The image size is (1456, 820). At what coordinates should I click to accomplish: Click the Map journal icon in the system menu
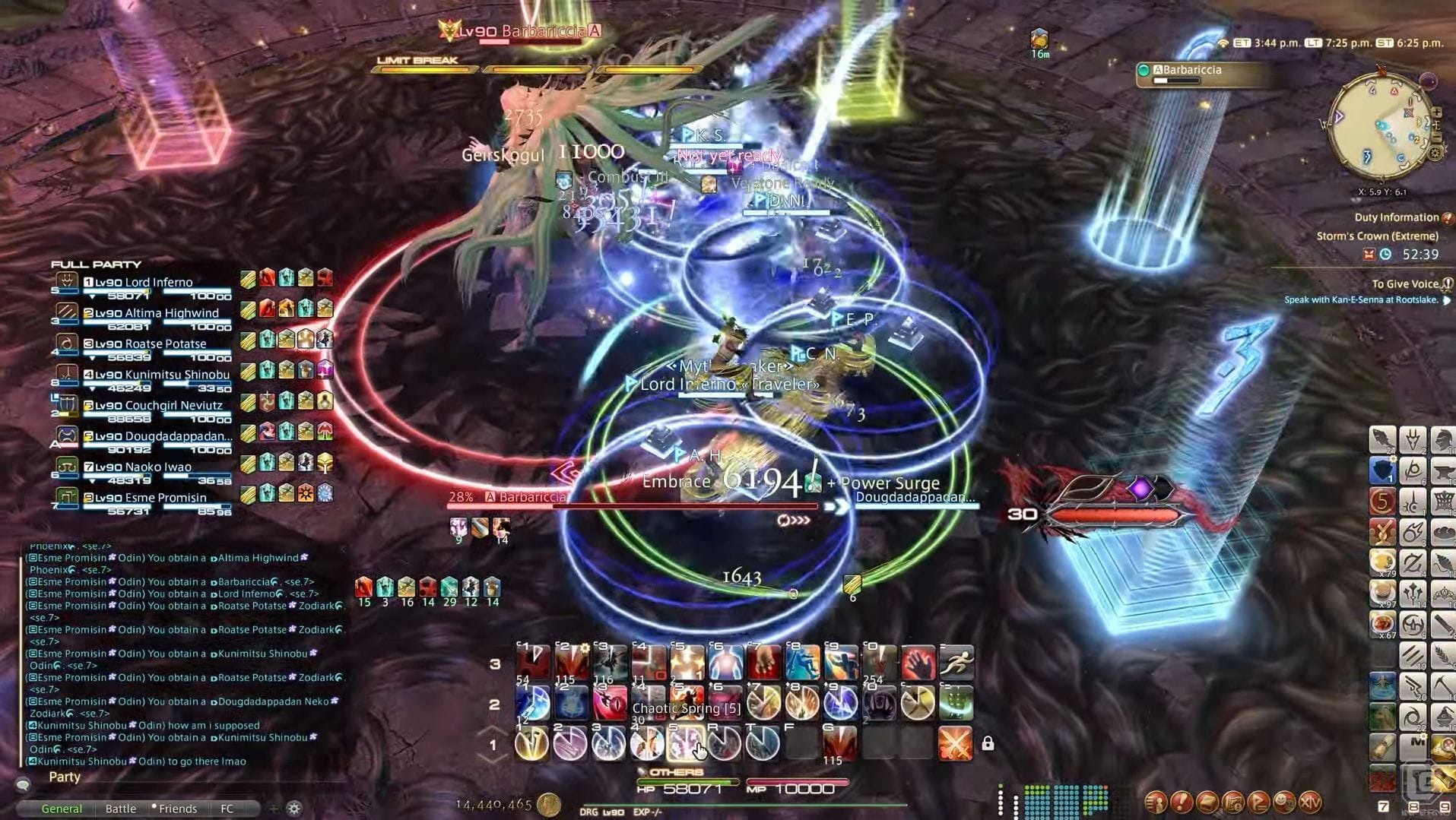point(1234,802)
